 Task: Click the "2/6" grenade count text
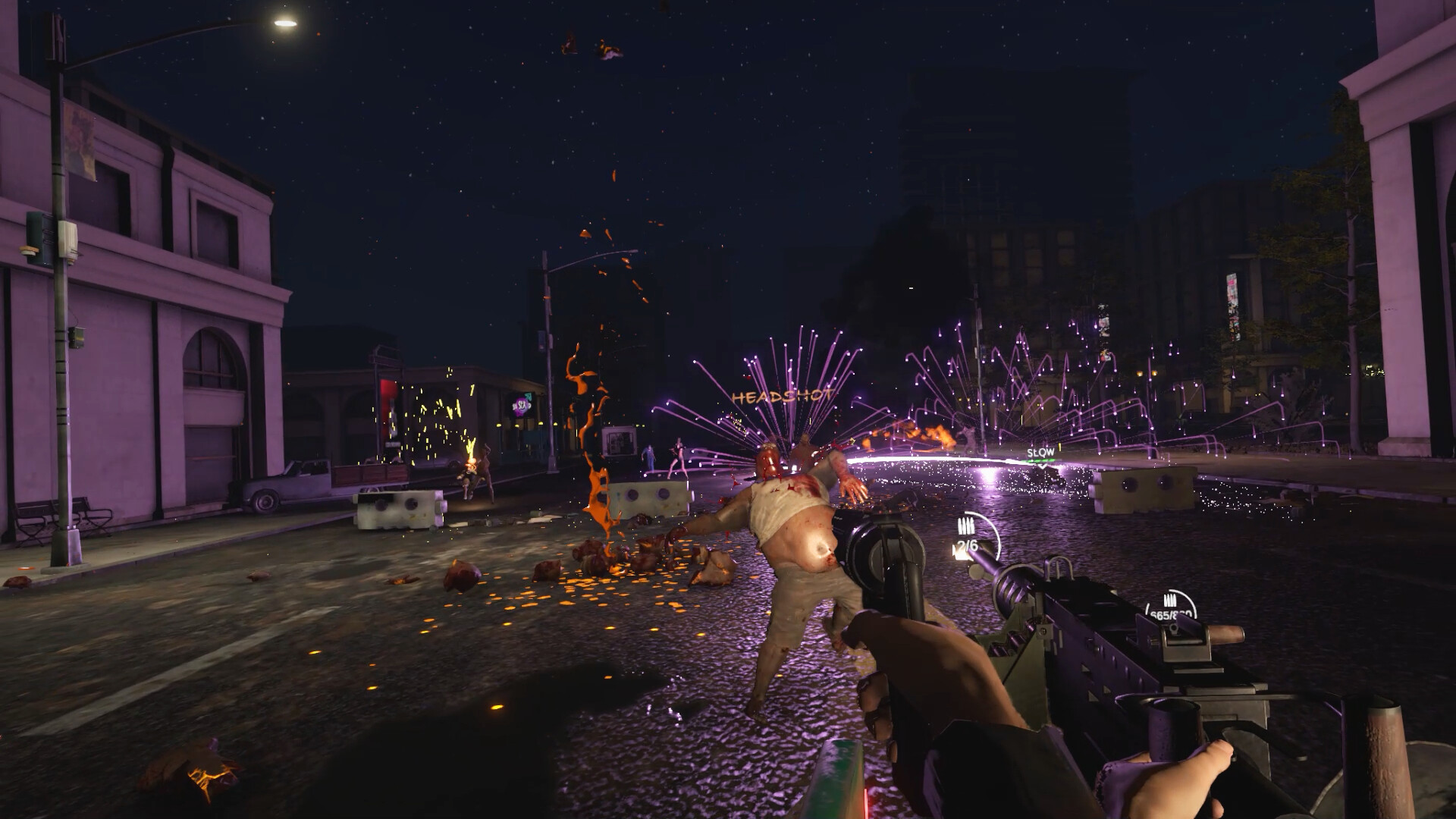tap(967, 545)
